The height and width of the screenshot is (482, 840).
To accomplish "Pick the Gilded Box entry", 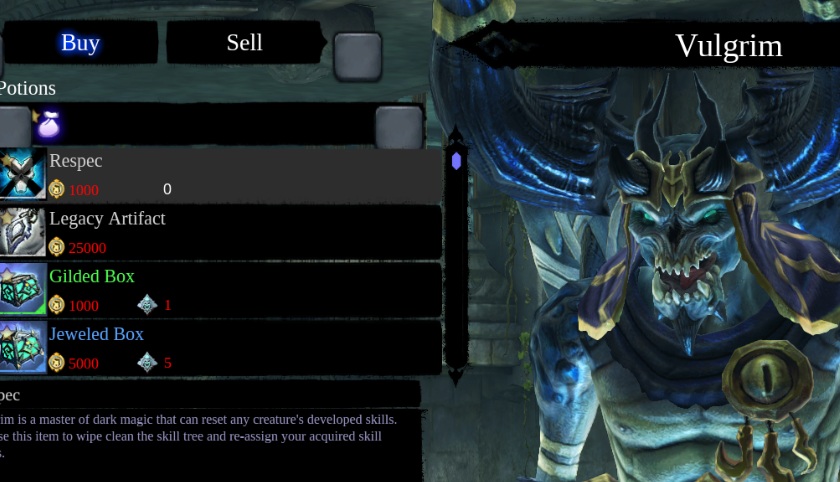I will (x=220, y=290).
